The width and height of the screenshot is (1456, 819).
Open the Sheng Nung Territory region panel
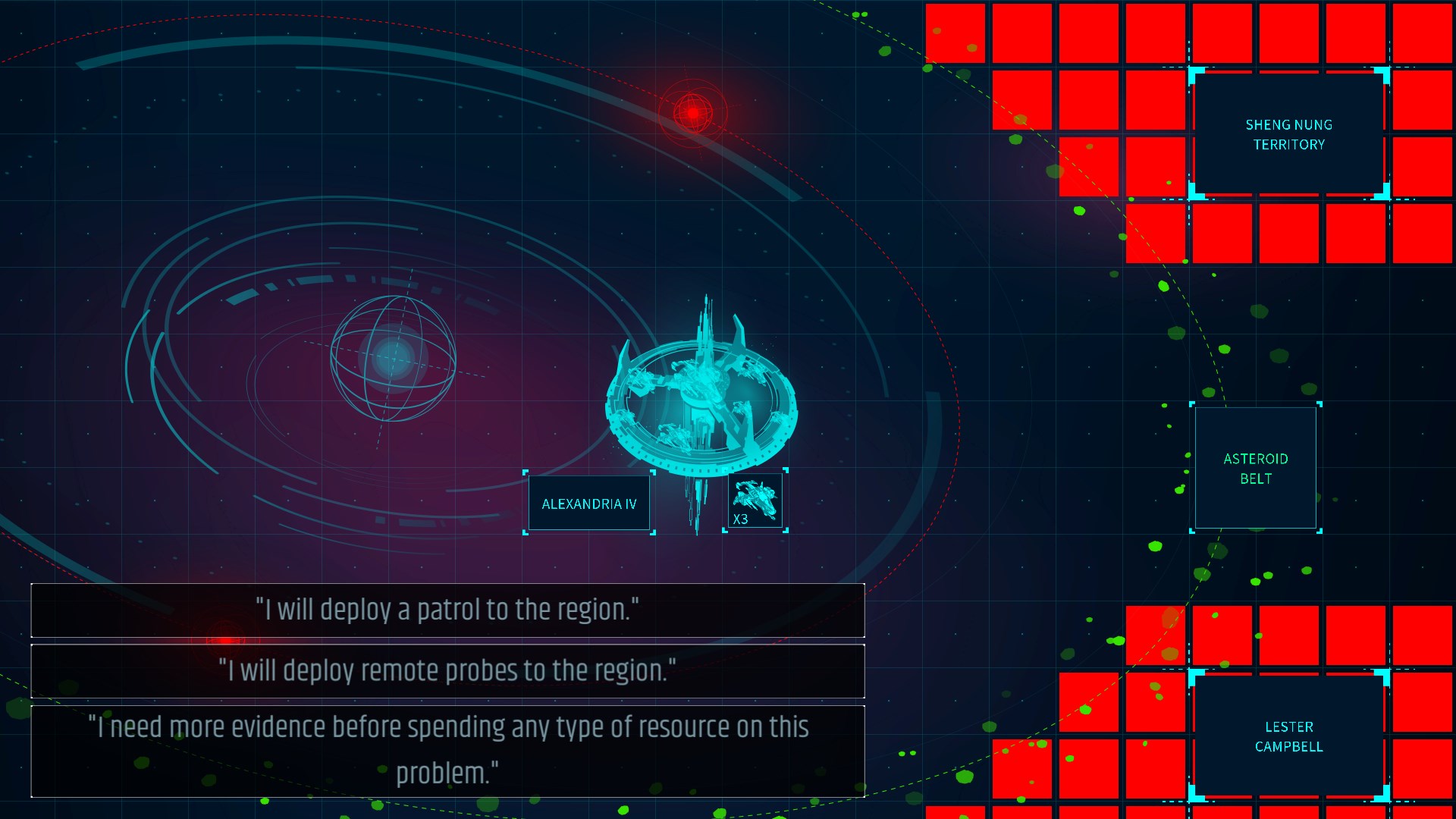tap(1288, 135)
